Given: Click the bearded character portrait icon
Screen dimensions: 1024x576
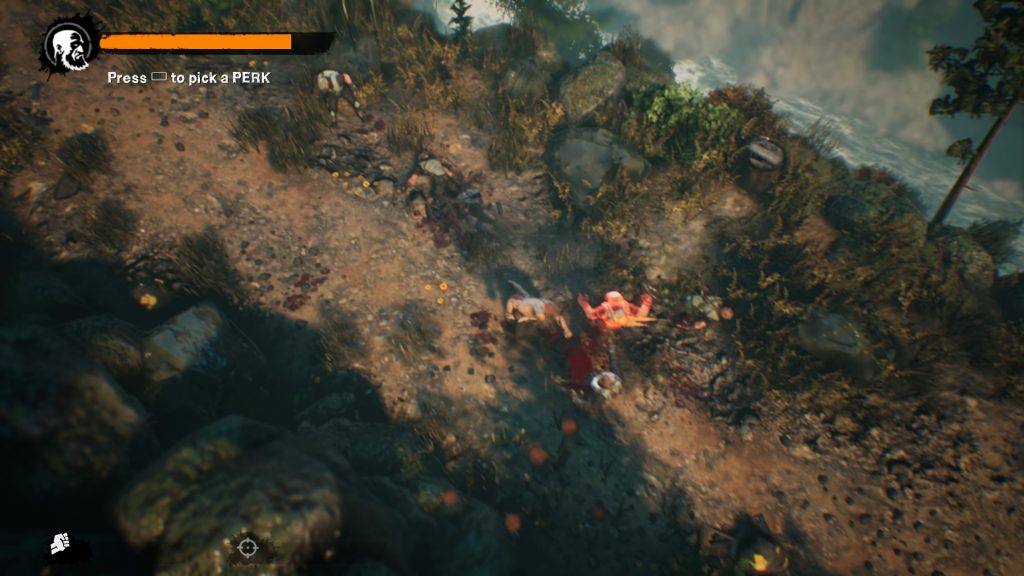Looking at the screenshot, I should (68, 44).
